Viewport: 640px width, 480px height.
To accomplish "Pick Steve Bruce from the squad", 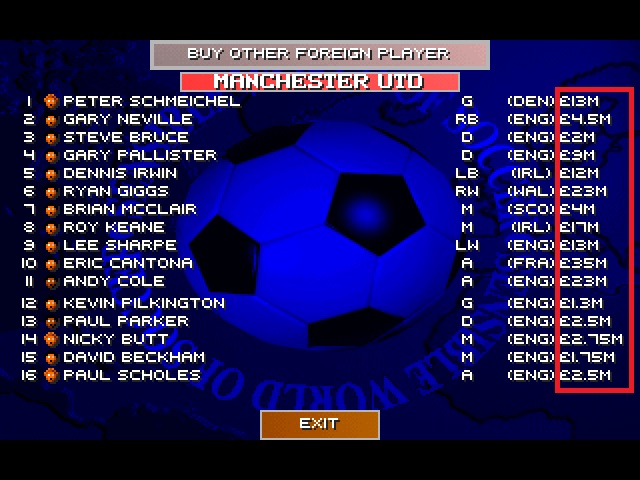I will (x=125, y=137).
